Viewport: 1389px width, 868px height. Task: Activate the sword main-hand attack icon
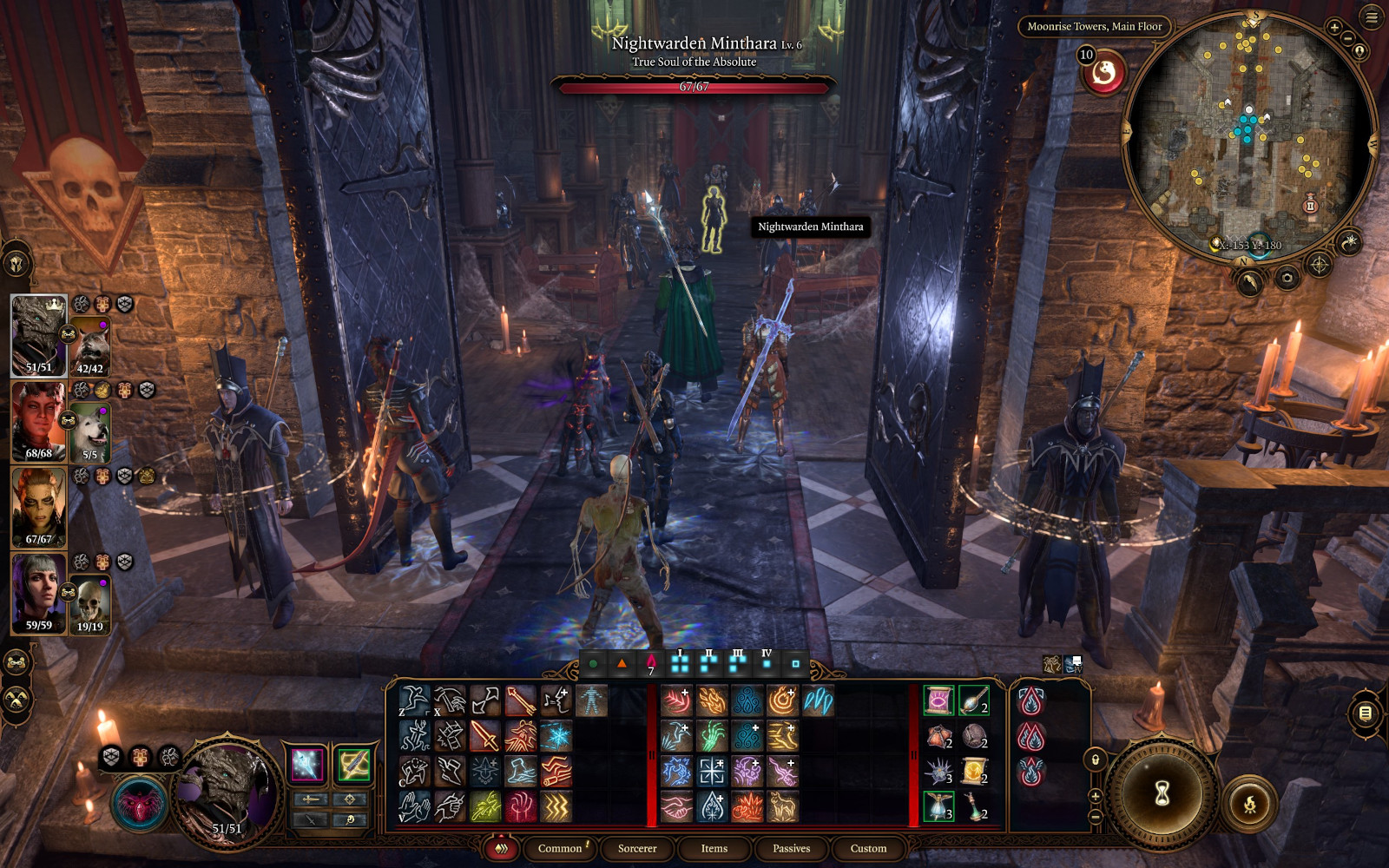click(x=484, y=736)
